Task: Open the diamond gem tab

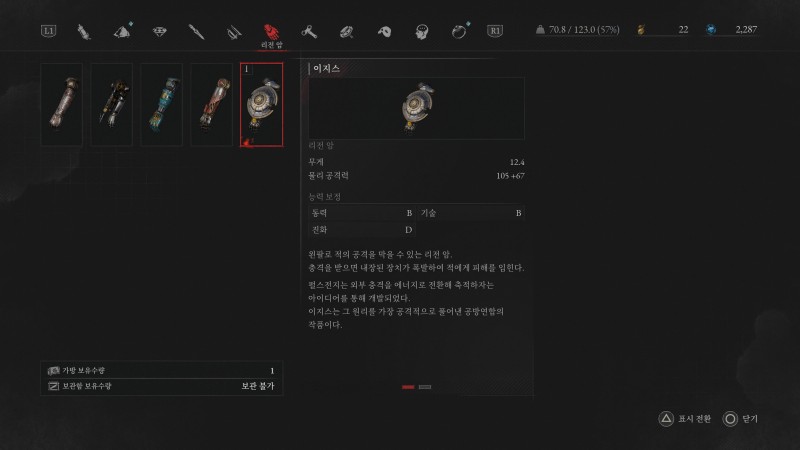Action: 159,32
